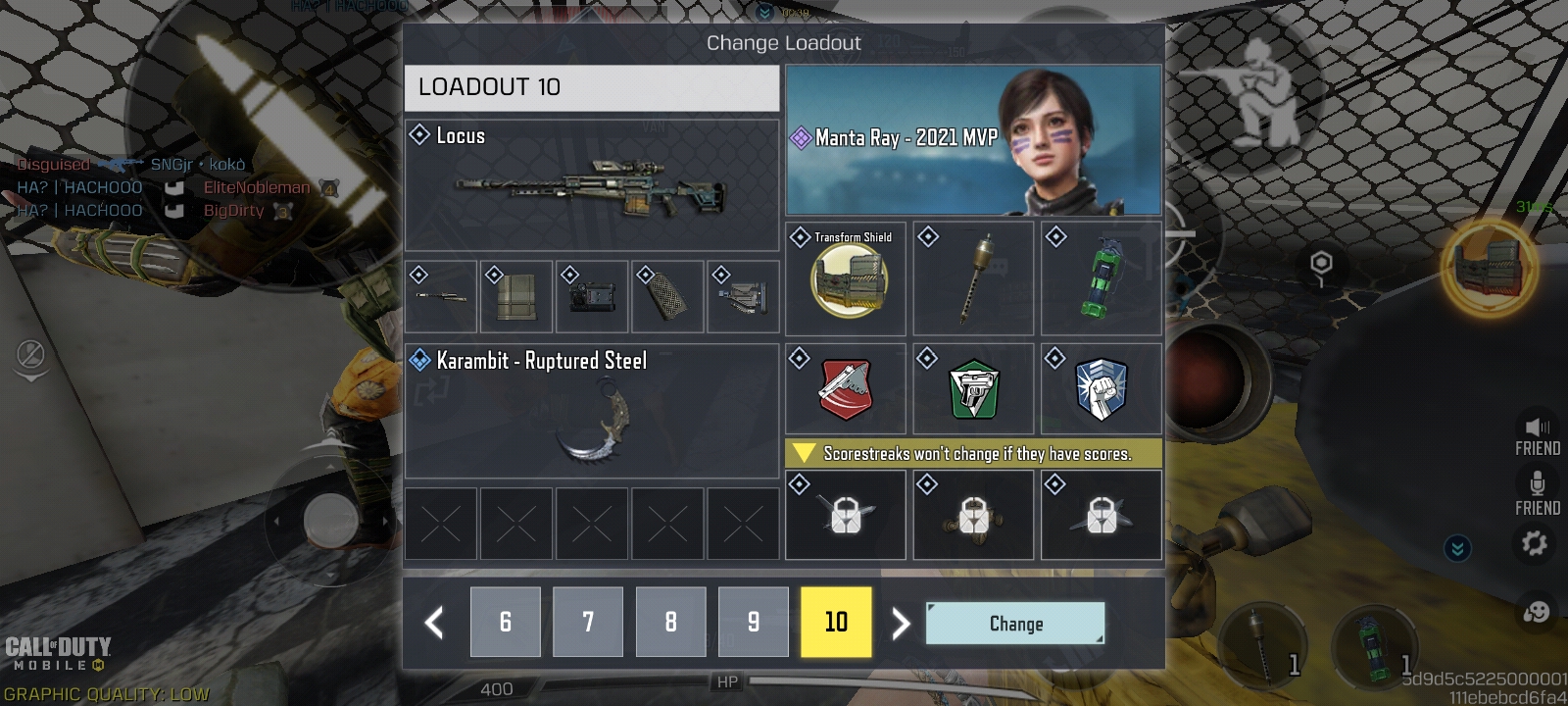Click the red perk slot icon

pos(845,388)
